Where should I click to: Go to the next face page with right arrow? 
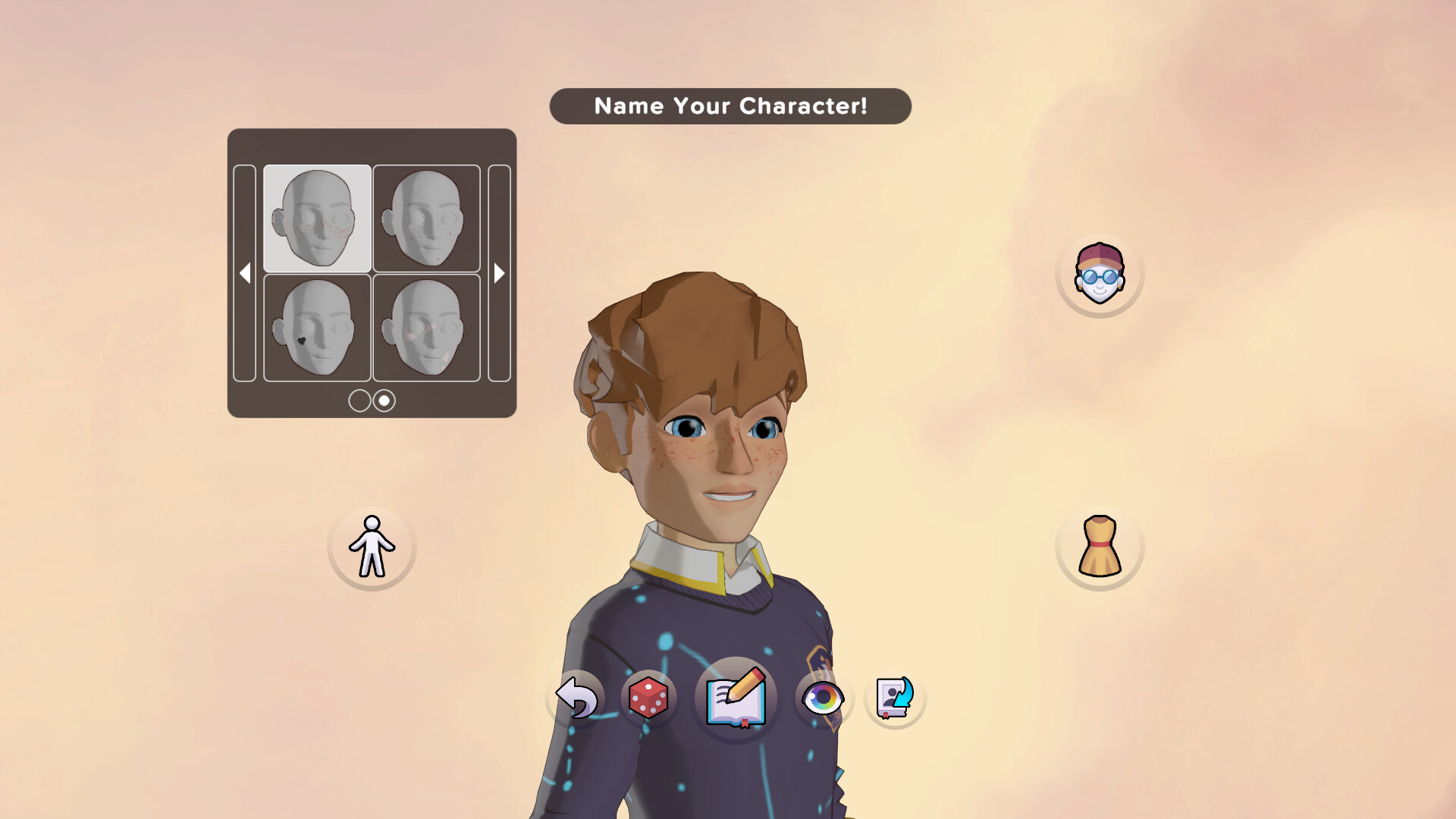coord(498,273)
